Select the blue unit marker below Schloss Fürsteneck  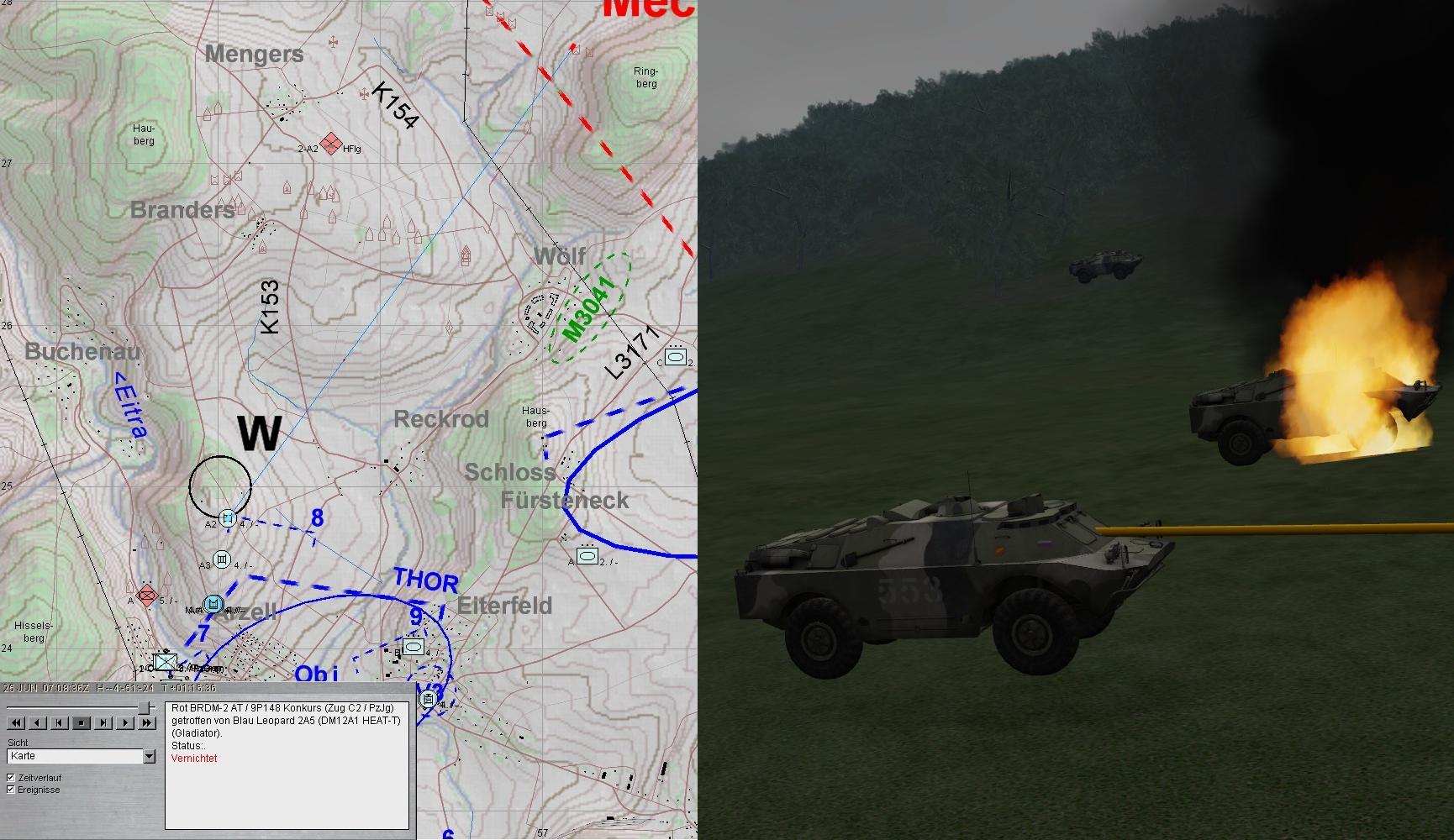click(x=587, y=555)
